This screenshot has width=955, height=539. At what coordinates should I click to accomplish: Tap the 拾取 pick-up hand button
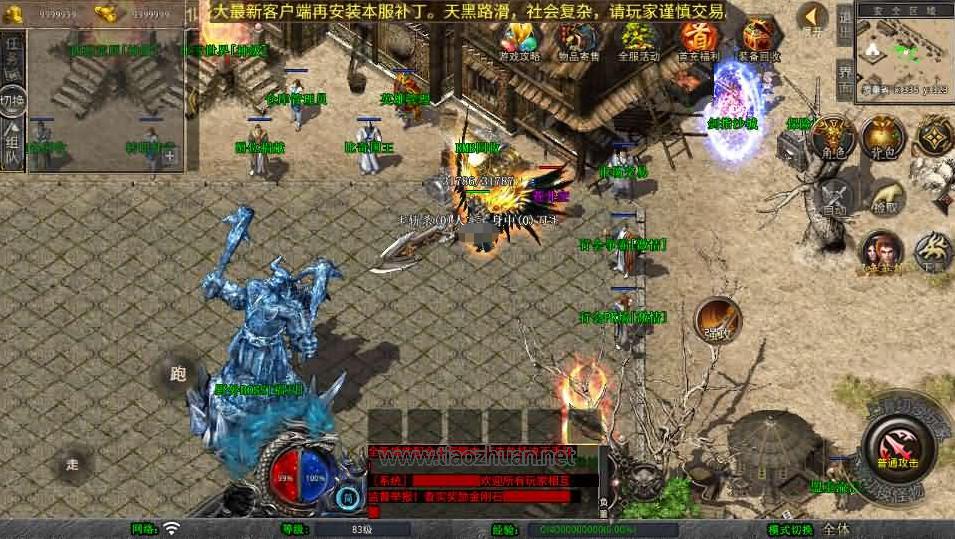[x=886, y=197]
